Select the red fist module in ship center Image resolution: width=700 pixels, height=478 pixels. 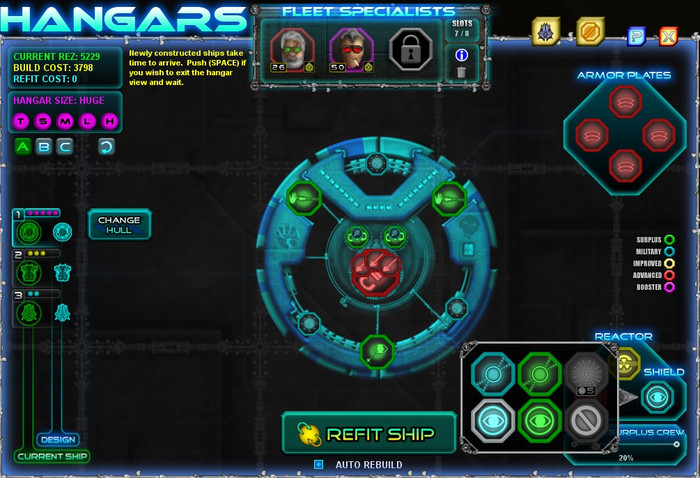[x=375, y=274]
